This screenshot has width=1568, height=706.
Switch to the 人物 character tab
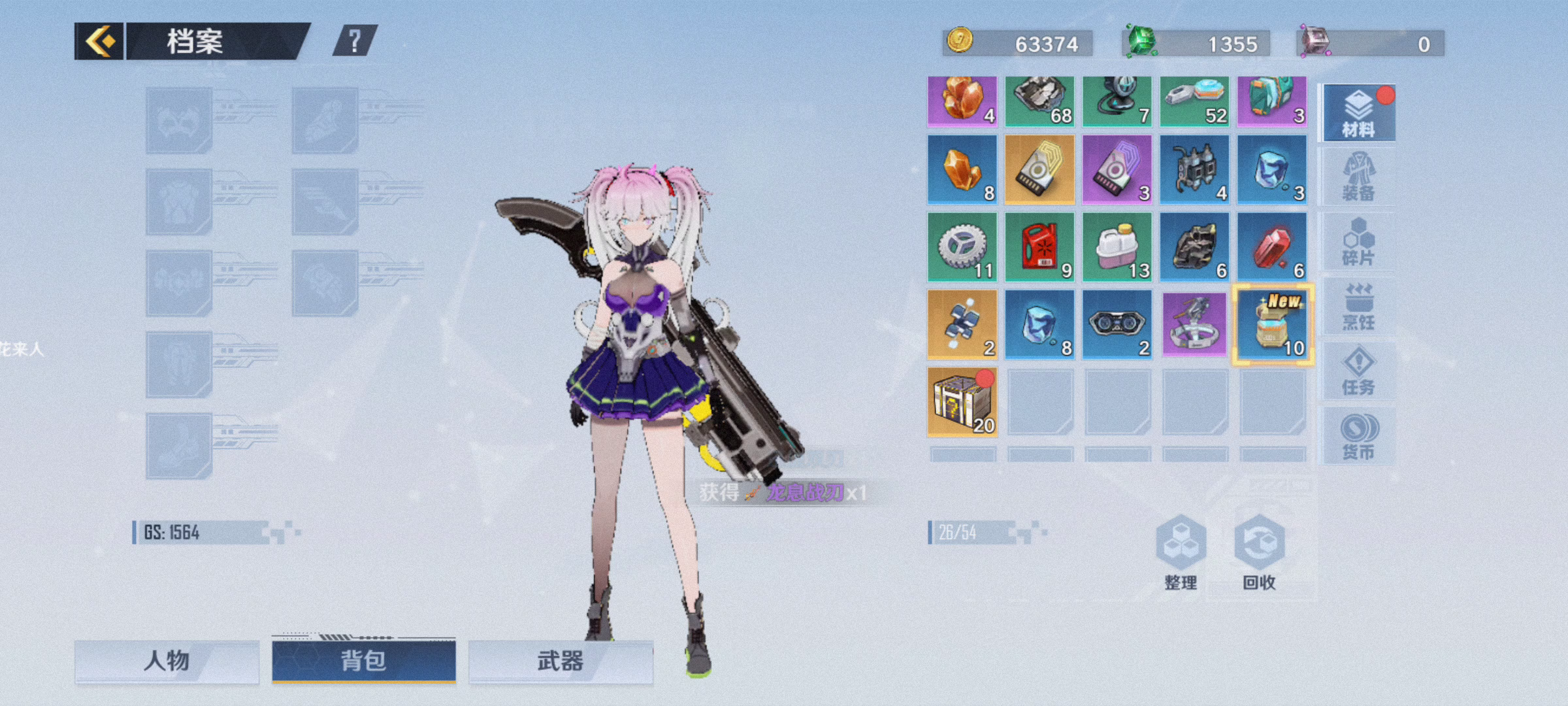point(167,661)
